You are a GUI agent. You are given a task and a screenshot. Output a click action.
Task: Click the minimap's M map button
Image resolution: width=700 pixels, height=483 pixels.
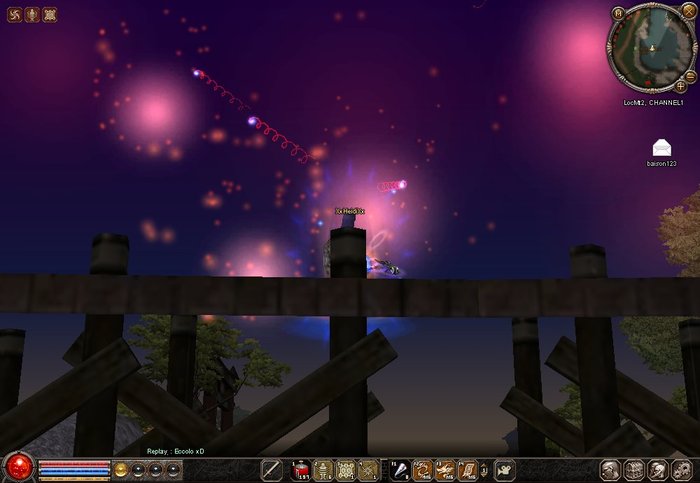(619, 13)
